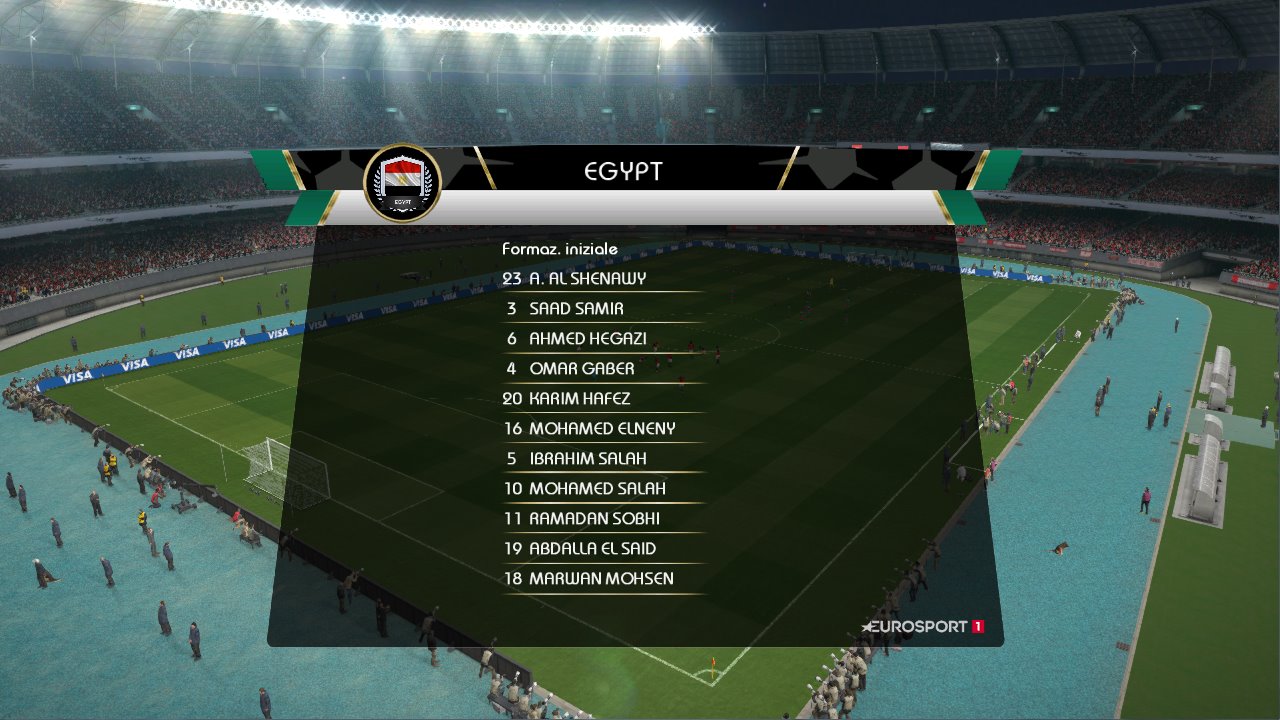Click Mohamed Elneny's lineup entry
Image resolution: width=1280 pixels, height=720 pixels.
tap(592, 428)
